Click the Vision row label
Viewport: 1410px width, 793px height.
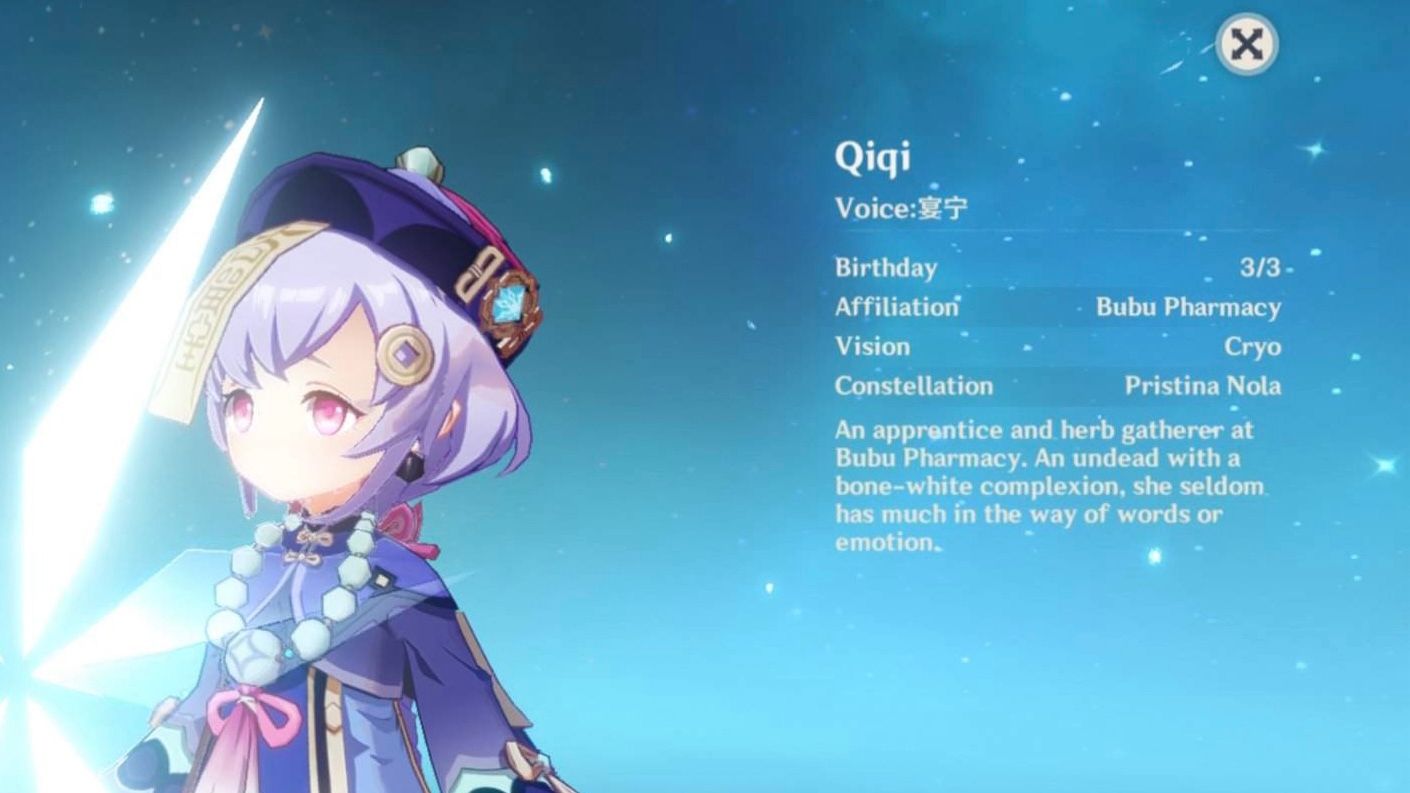873,346
